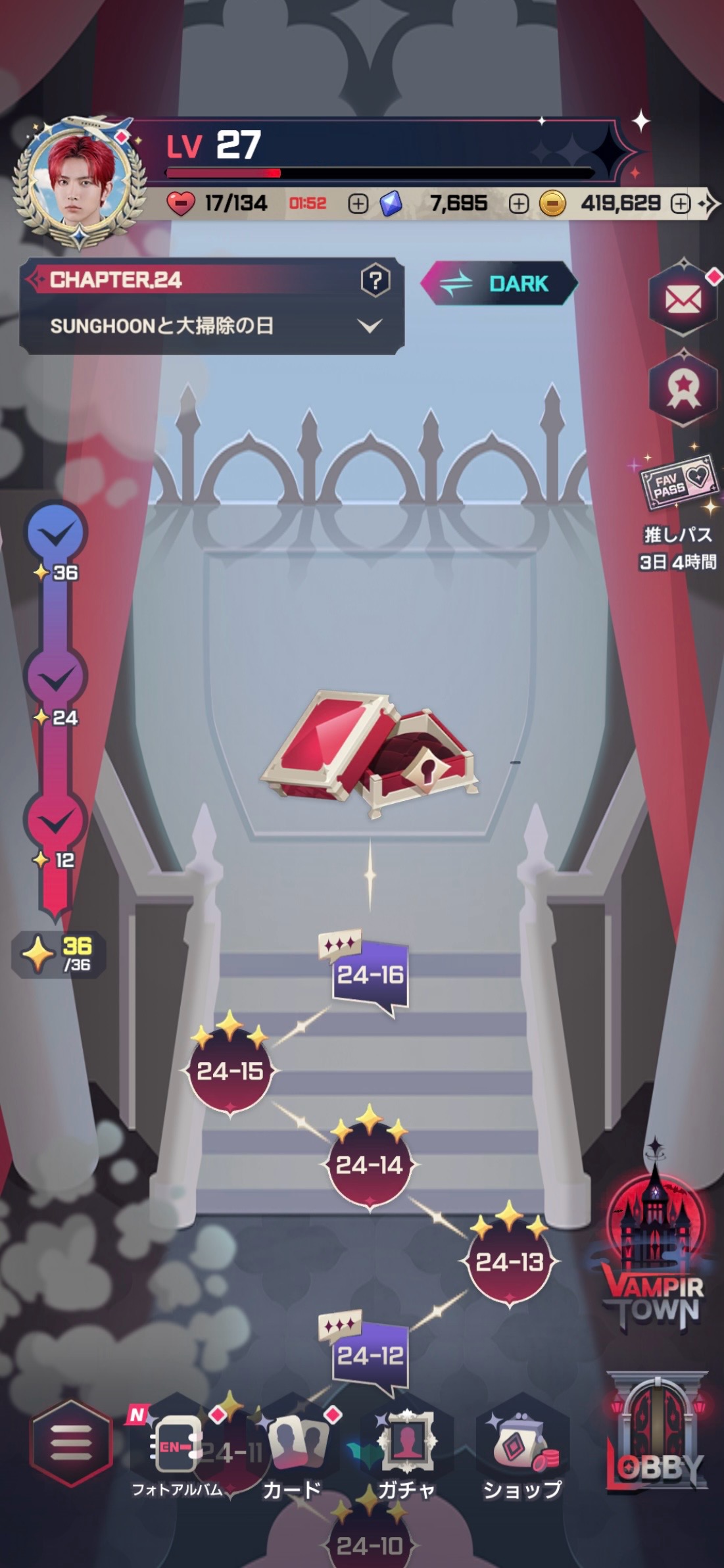Viewport: 724px width, 1568px height.
Task: Claim the 36-star reward checkpoint
Action: [56, 533]
